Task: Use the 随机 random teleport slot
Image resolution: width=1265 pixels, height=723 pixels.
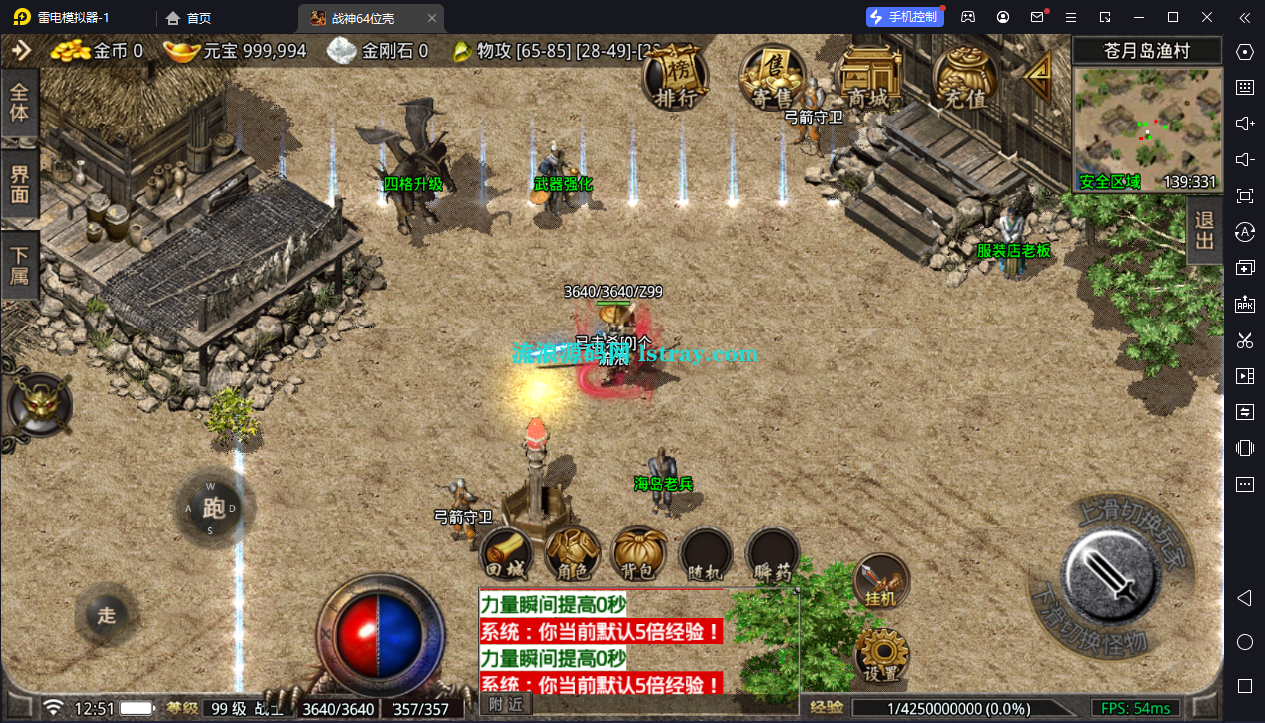Action: coord(706,554)
